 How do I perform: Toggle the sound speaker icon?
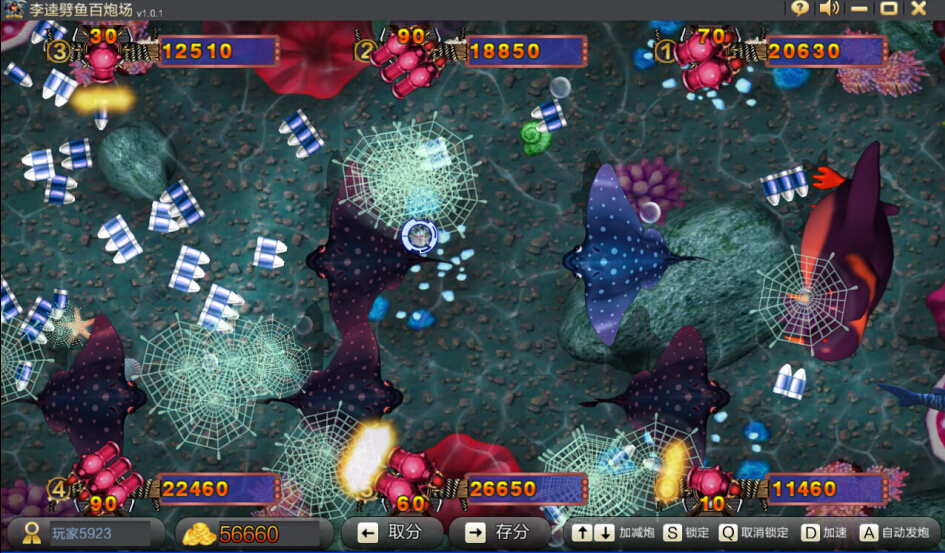tap(829, 9)
